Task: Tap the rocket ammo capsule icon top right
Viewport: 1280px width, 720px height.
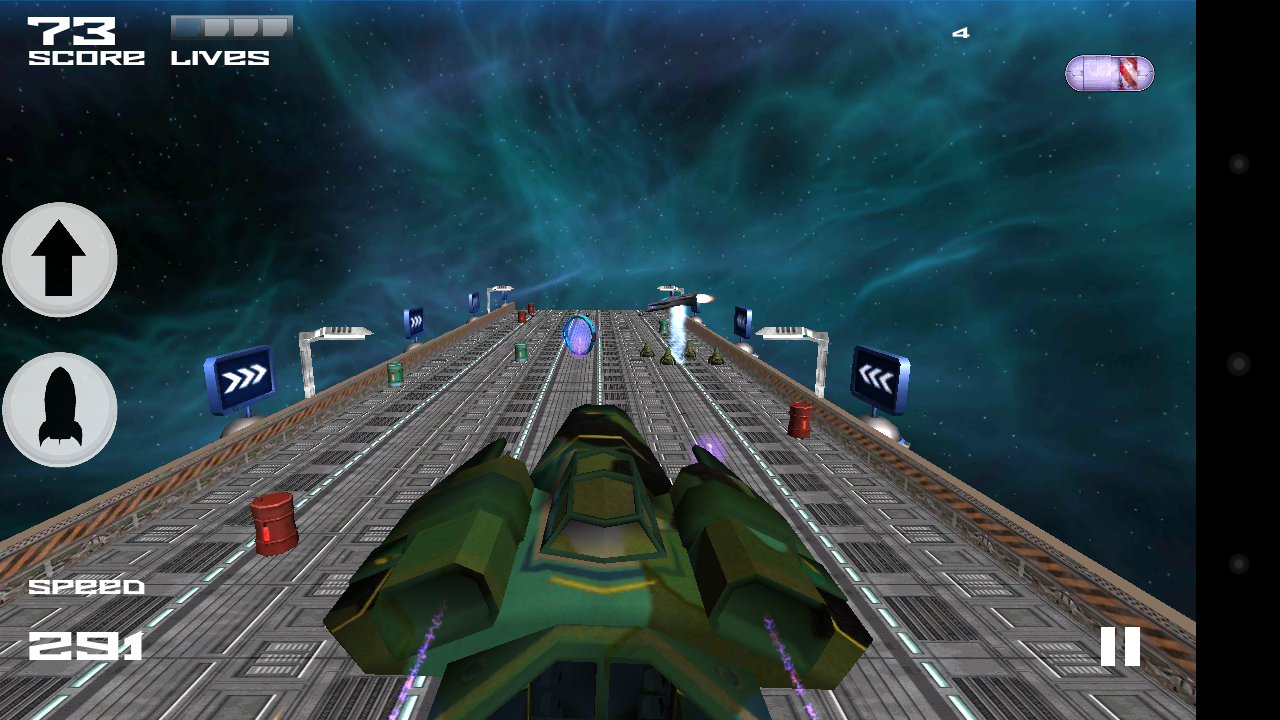Action: (x=1108, y=73)
